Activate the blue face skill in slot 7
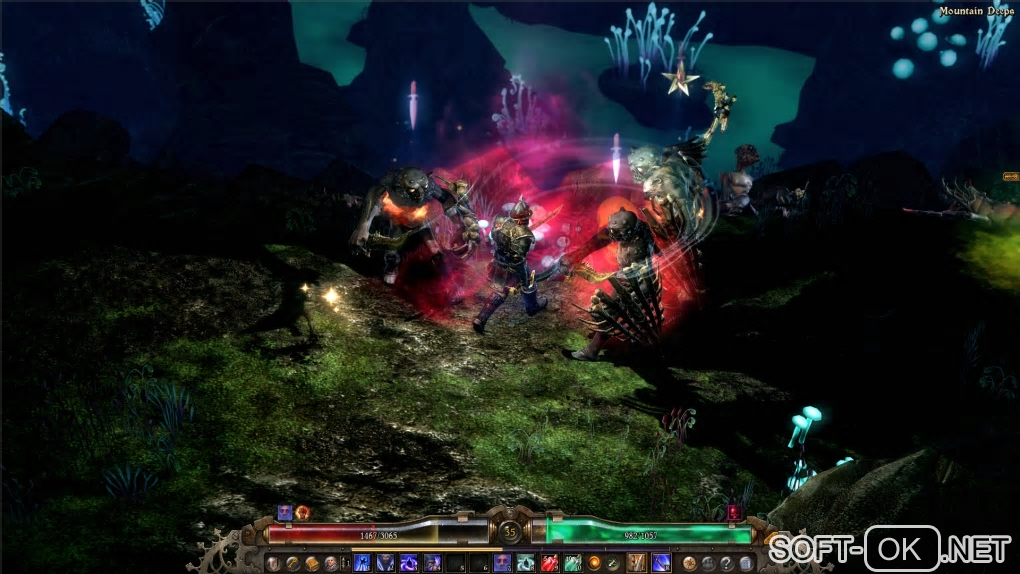Image resolution: width=1020 pixels, height=574 pixels. pos(502,563)
